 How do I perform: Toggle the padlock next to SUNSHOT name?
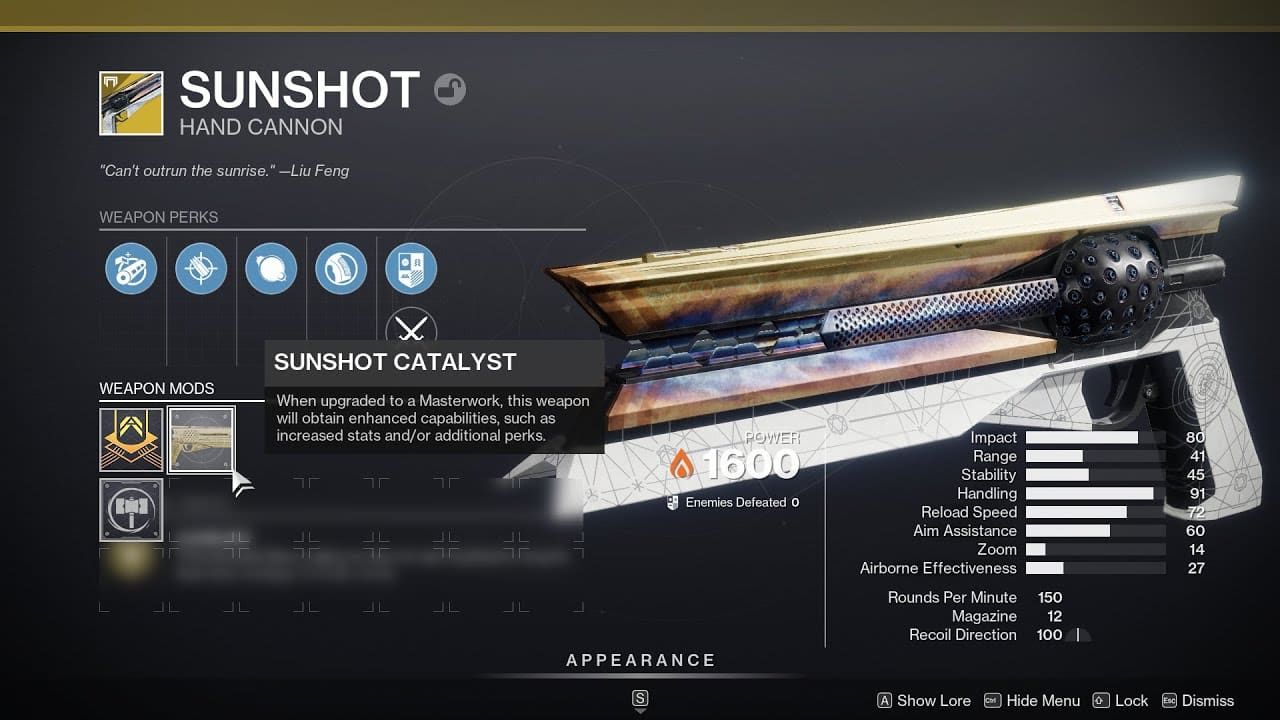click(450, 89)
